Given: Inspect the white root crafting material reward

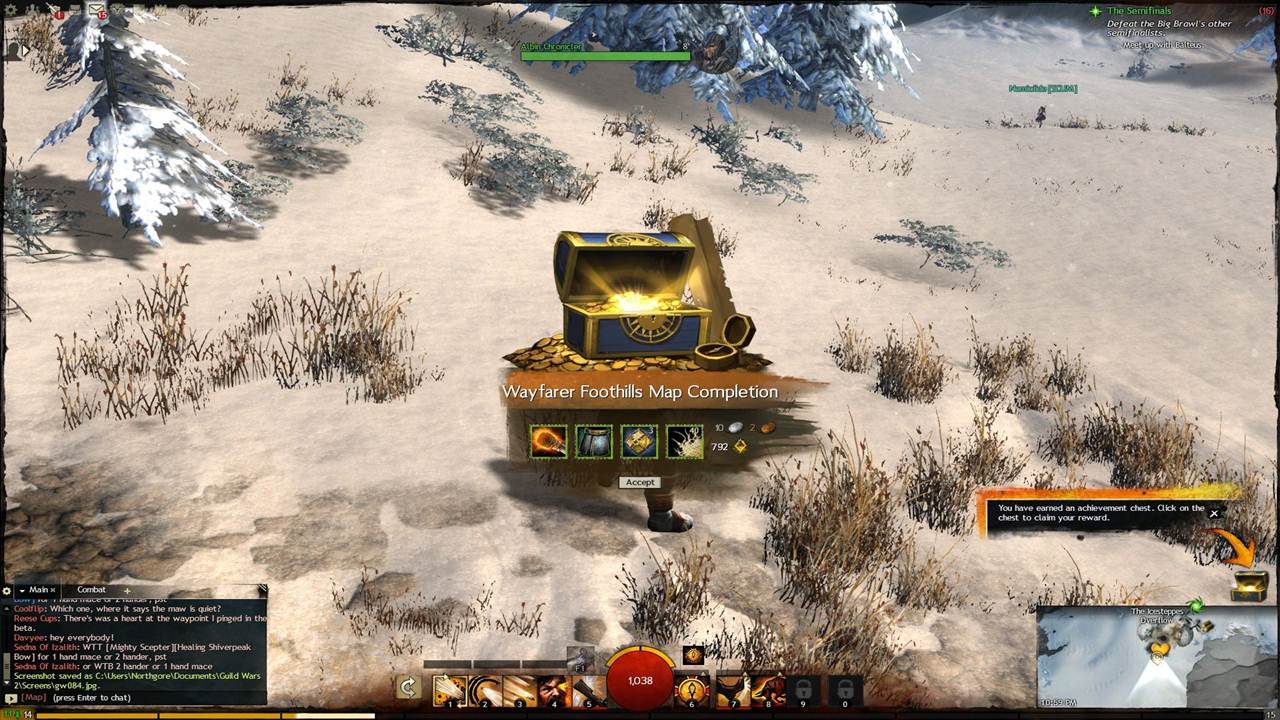Looking at the screenshot, I should pos(685,441).
